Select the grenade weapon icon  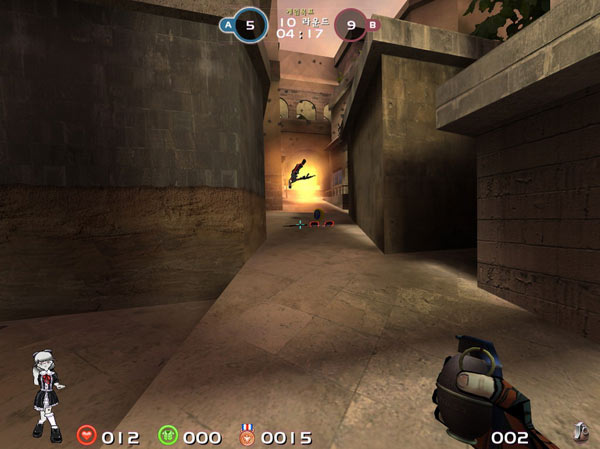point(578,432)
